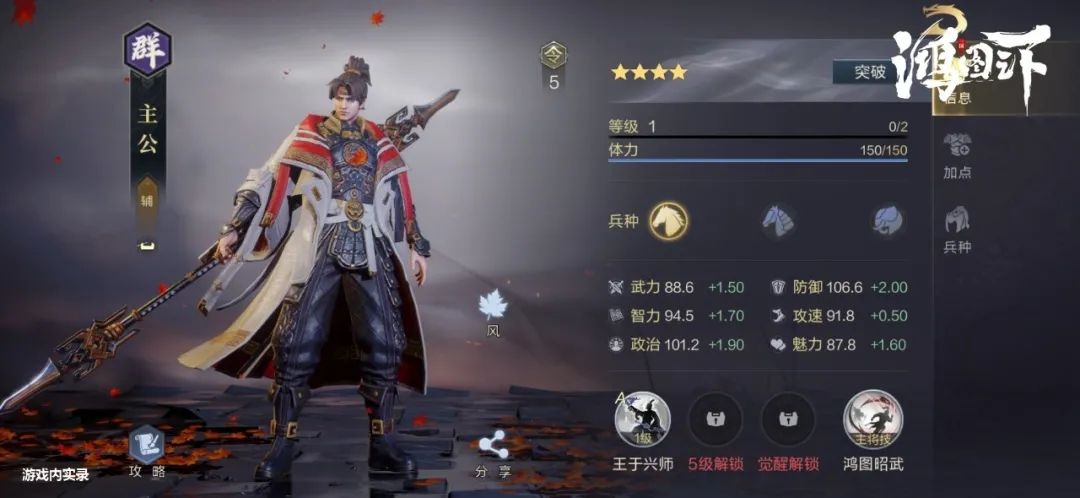Image resolution: width=1080 pixels, height=498 pixels.
Task: Tap the locked 5级解锁 skill slot
Action: [715, 420]
